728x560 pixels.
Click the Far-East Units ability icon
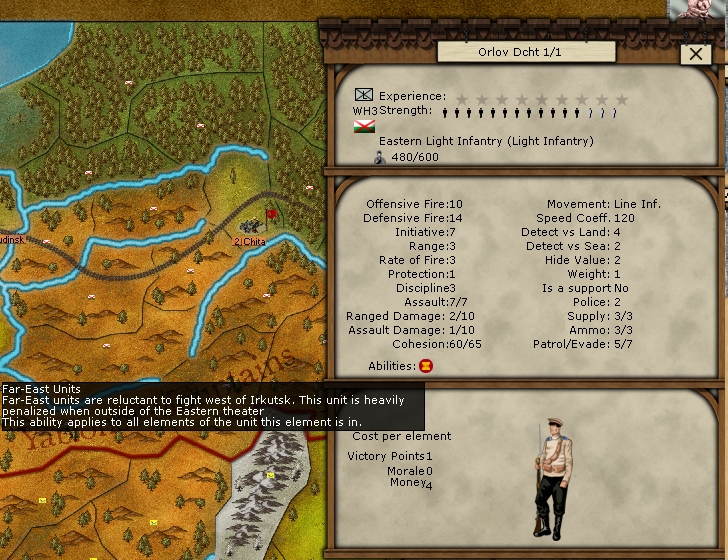[426, 366]
